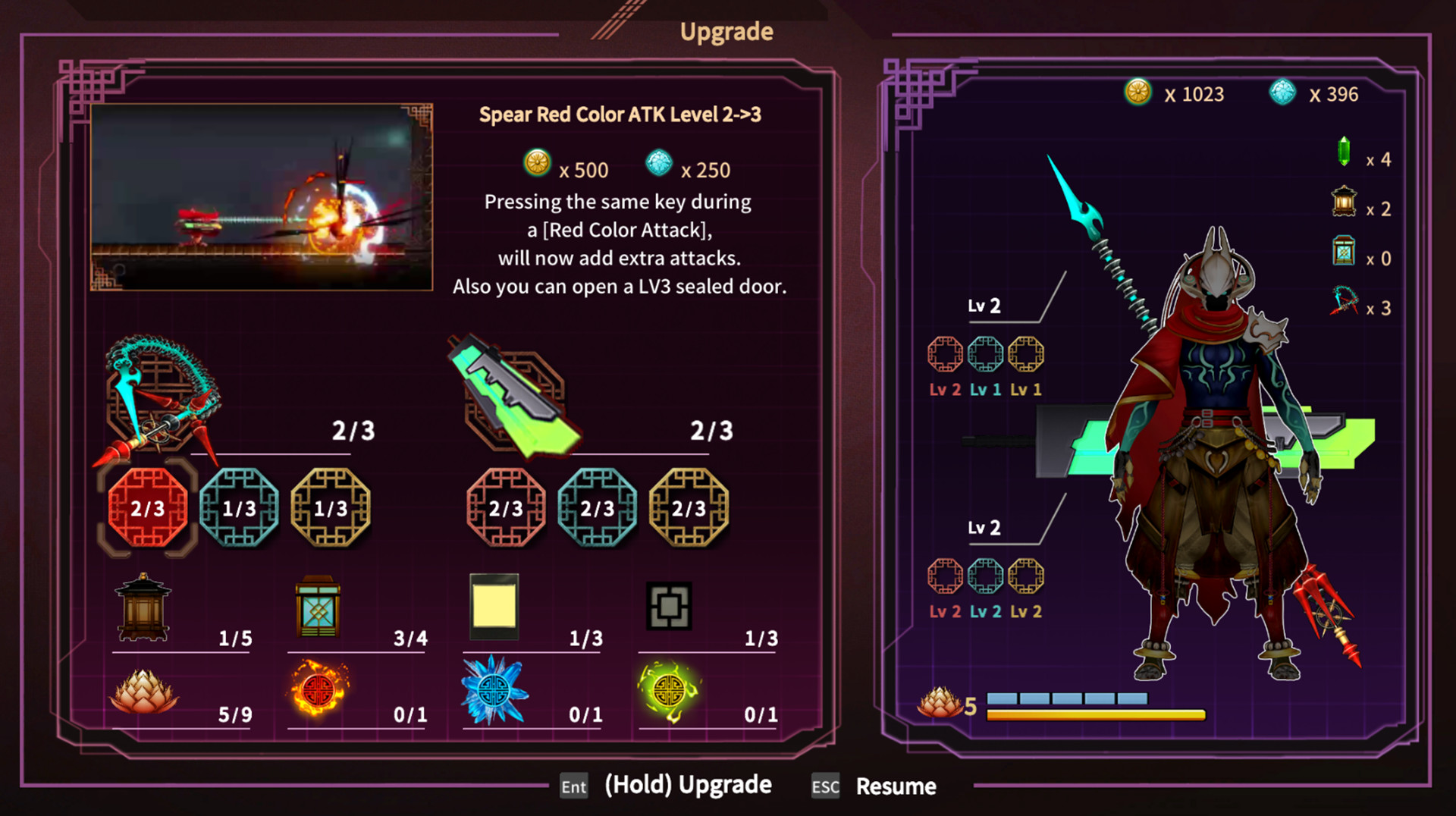
Task: Click the fiery red orb upgrade icon
Action: click(x=318, y=690)
